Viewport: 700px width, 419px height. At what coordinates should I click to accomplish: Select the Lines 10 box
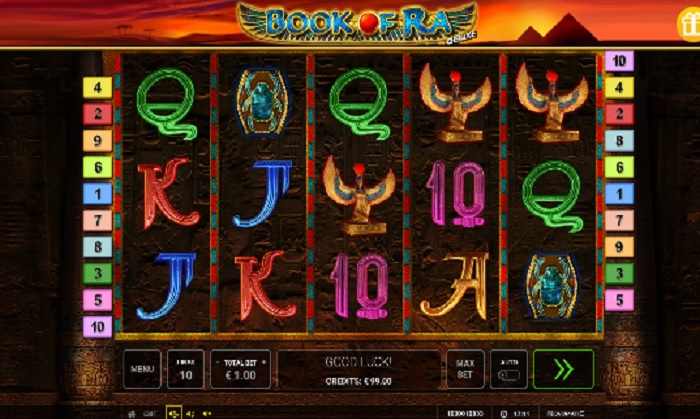(186, 369)
